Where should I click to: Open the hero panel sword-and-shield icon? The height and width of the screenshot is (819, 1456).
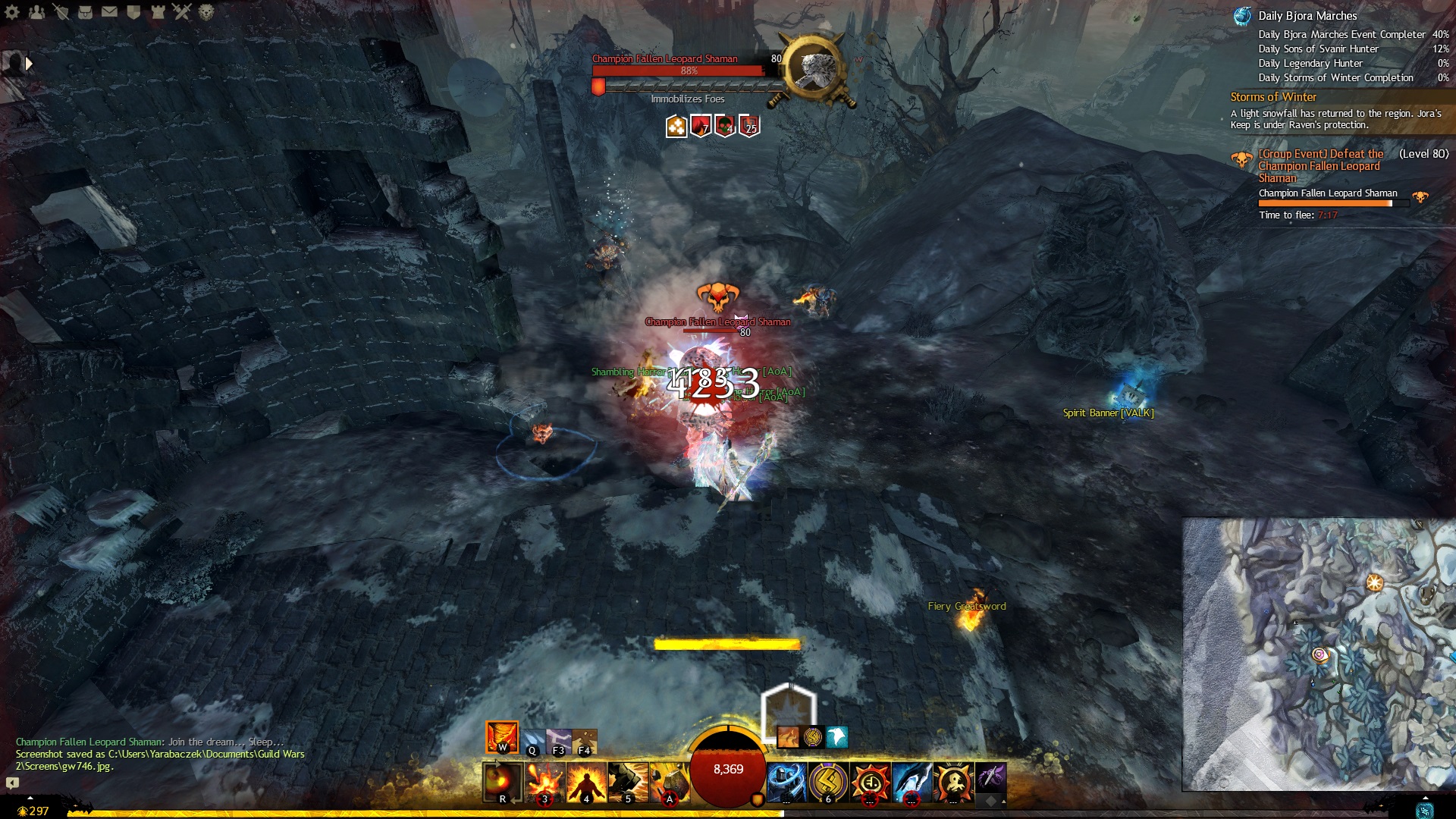tap(61, 11)
